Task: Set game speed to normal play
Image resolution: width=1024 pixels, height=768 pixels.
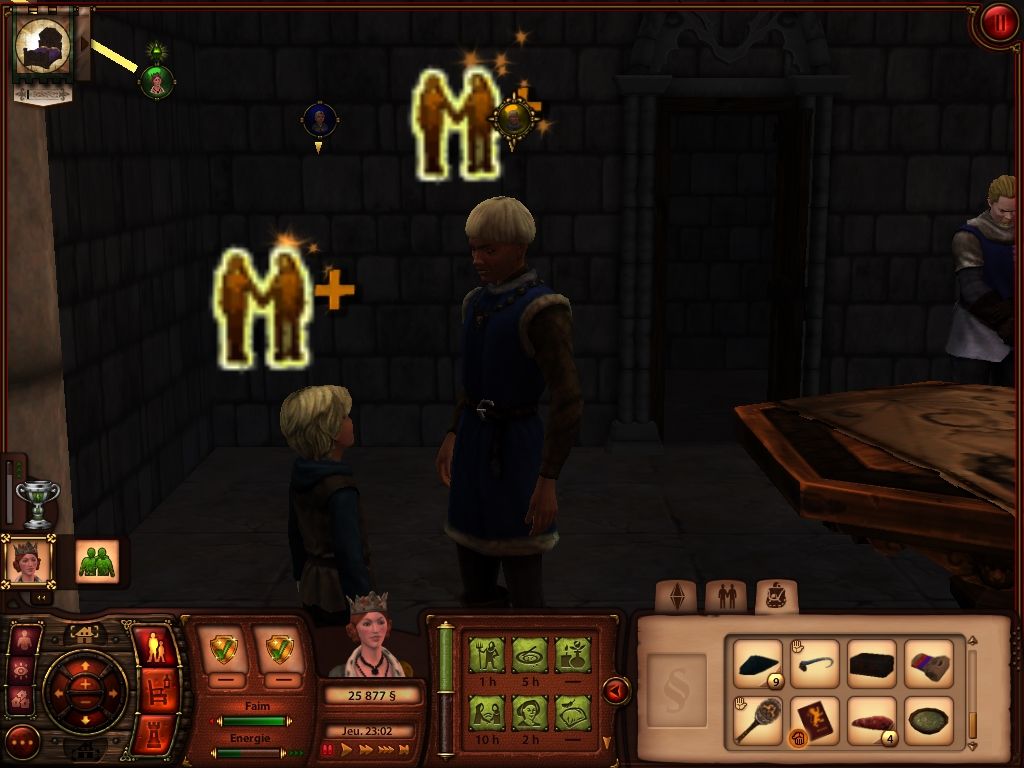Action: (x=347, y=749)
